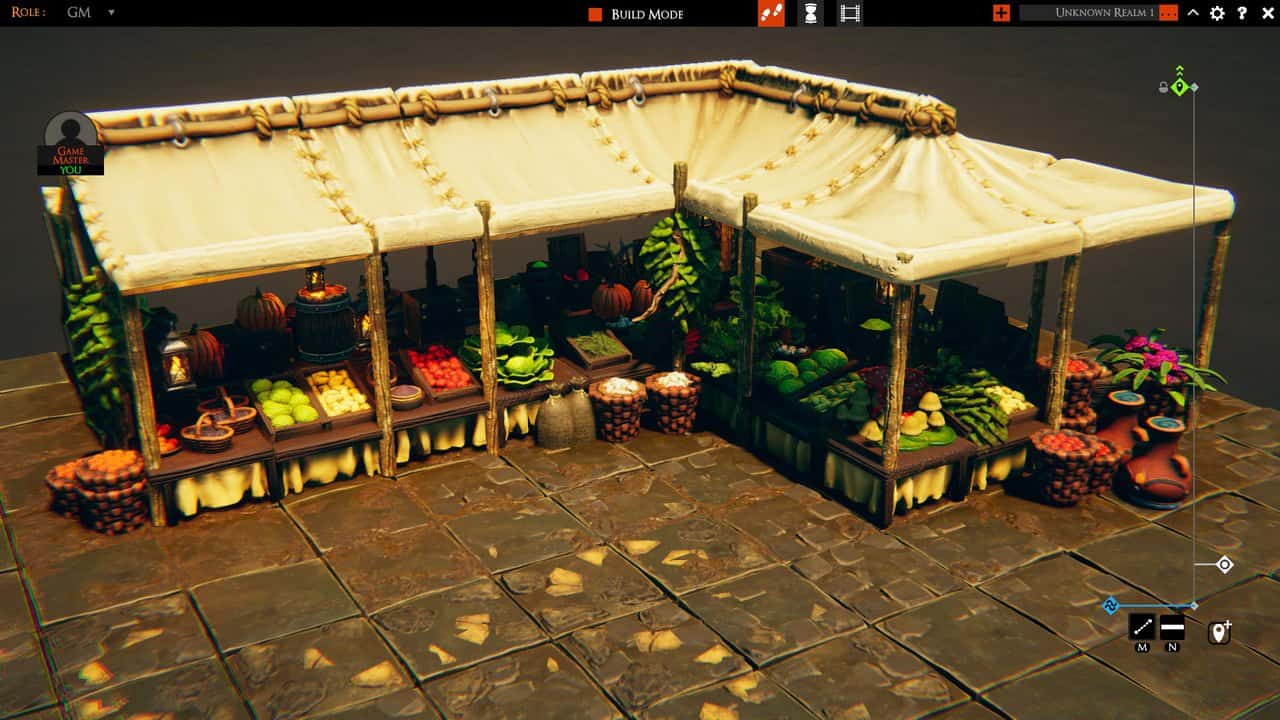This screenshot has height=720, width=1280.
Task: Toggle Build Mode with the orange square indicator
Action: point(593,14)
